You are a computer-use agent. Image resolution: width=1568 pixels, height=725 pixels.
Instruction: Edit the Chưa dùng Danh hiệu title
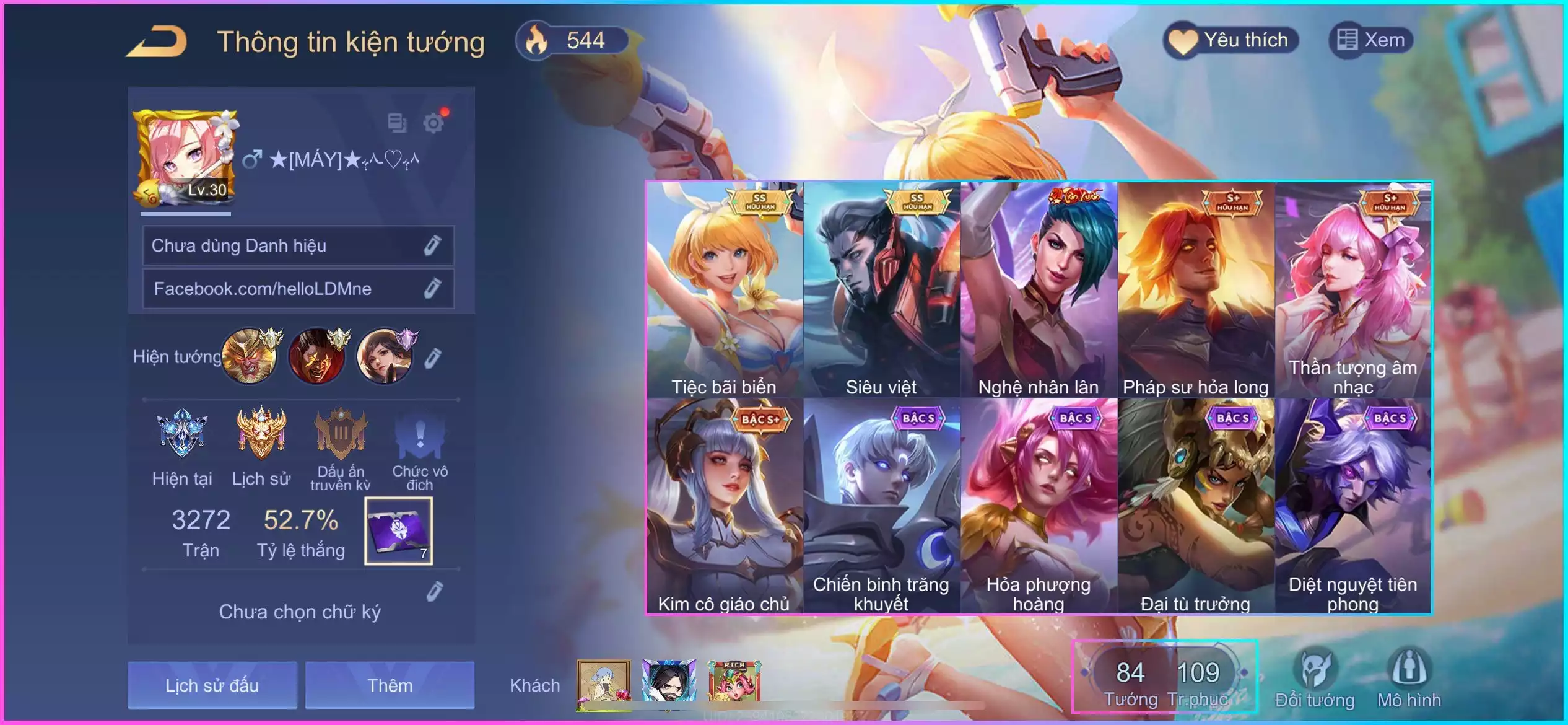point(432,245)
